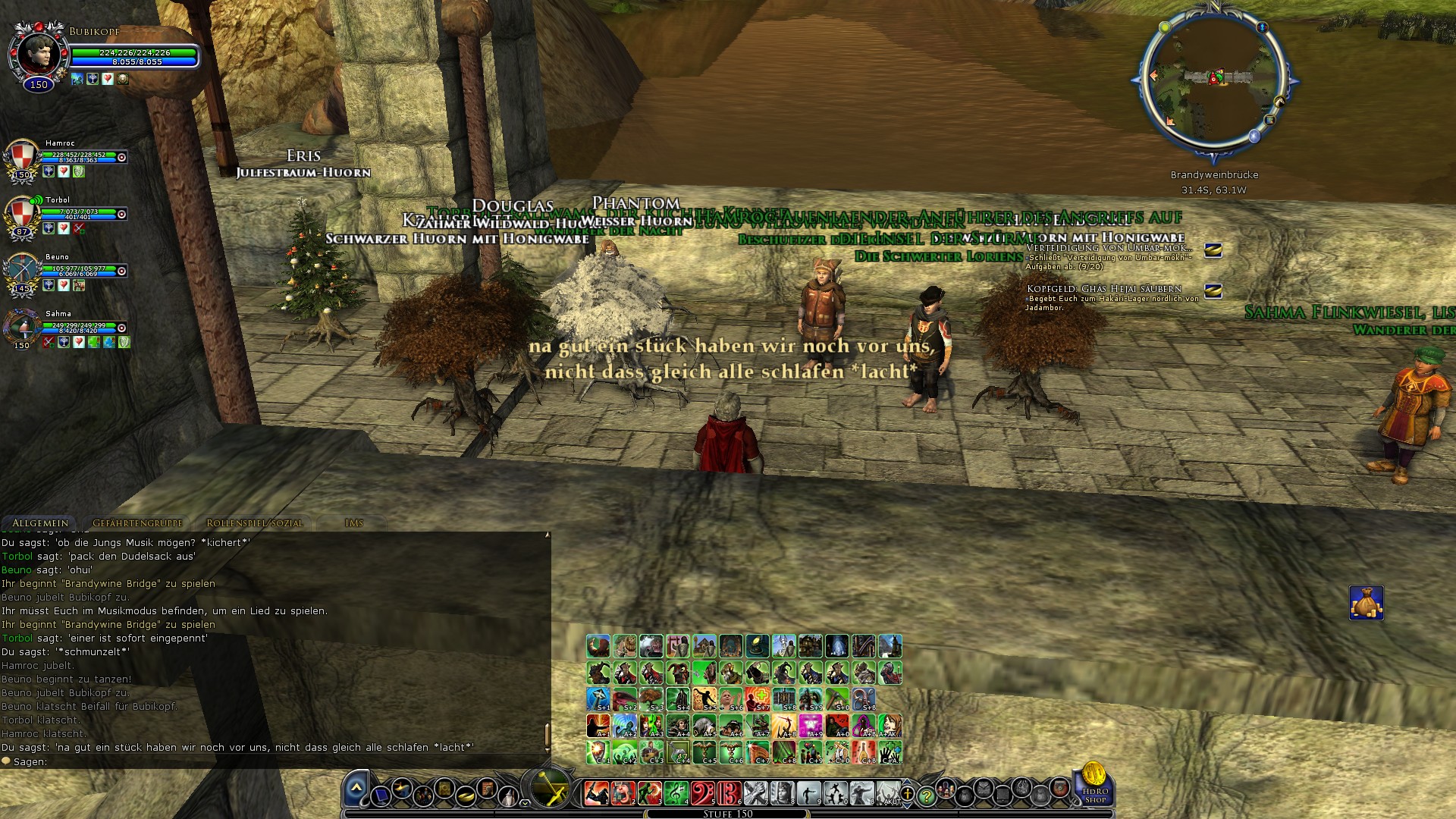Expand the small down chevron beside the vault icon

pos(524,803)
